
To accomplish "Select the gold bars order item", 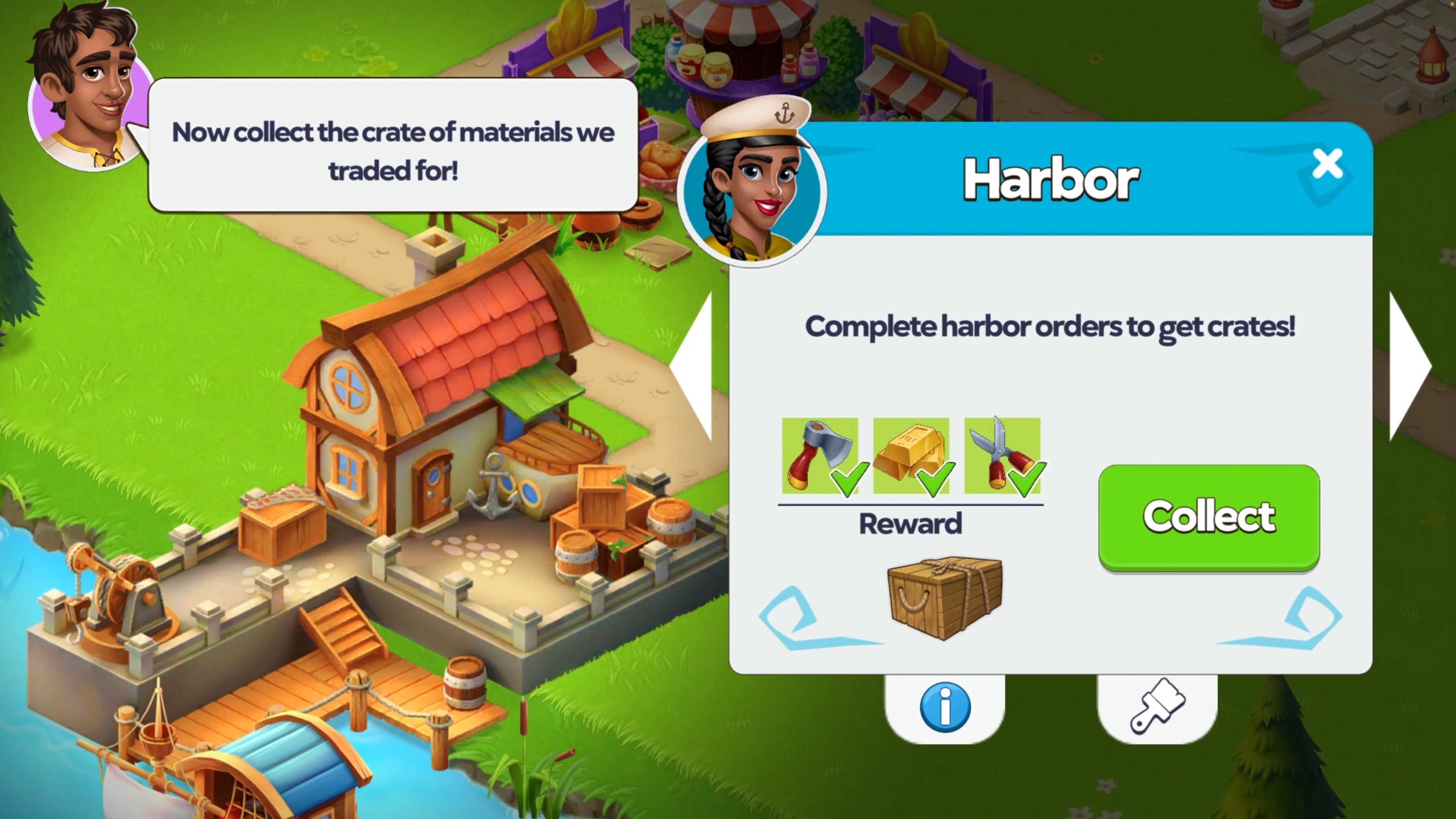I will [911, 456].
